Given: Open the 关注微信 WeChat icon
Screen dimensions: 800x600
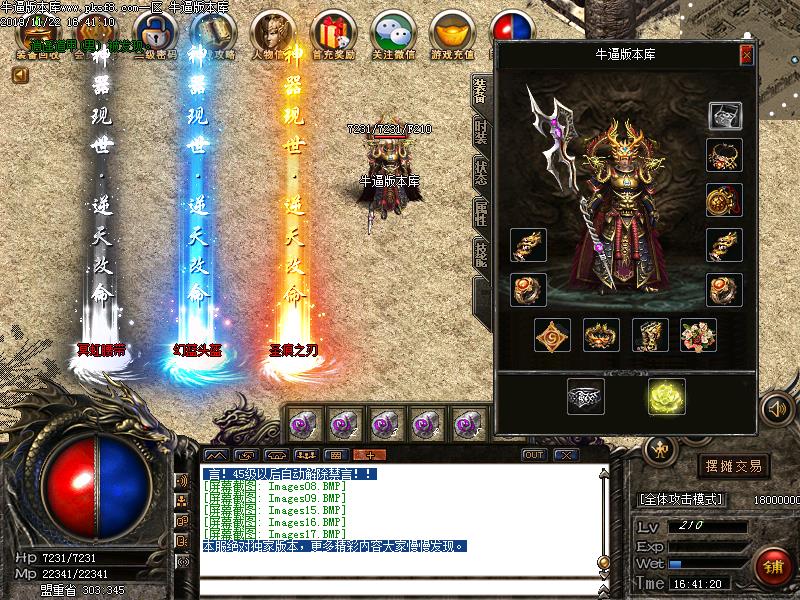Looking at the screenshot, I should pos(393,34).
